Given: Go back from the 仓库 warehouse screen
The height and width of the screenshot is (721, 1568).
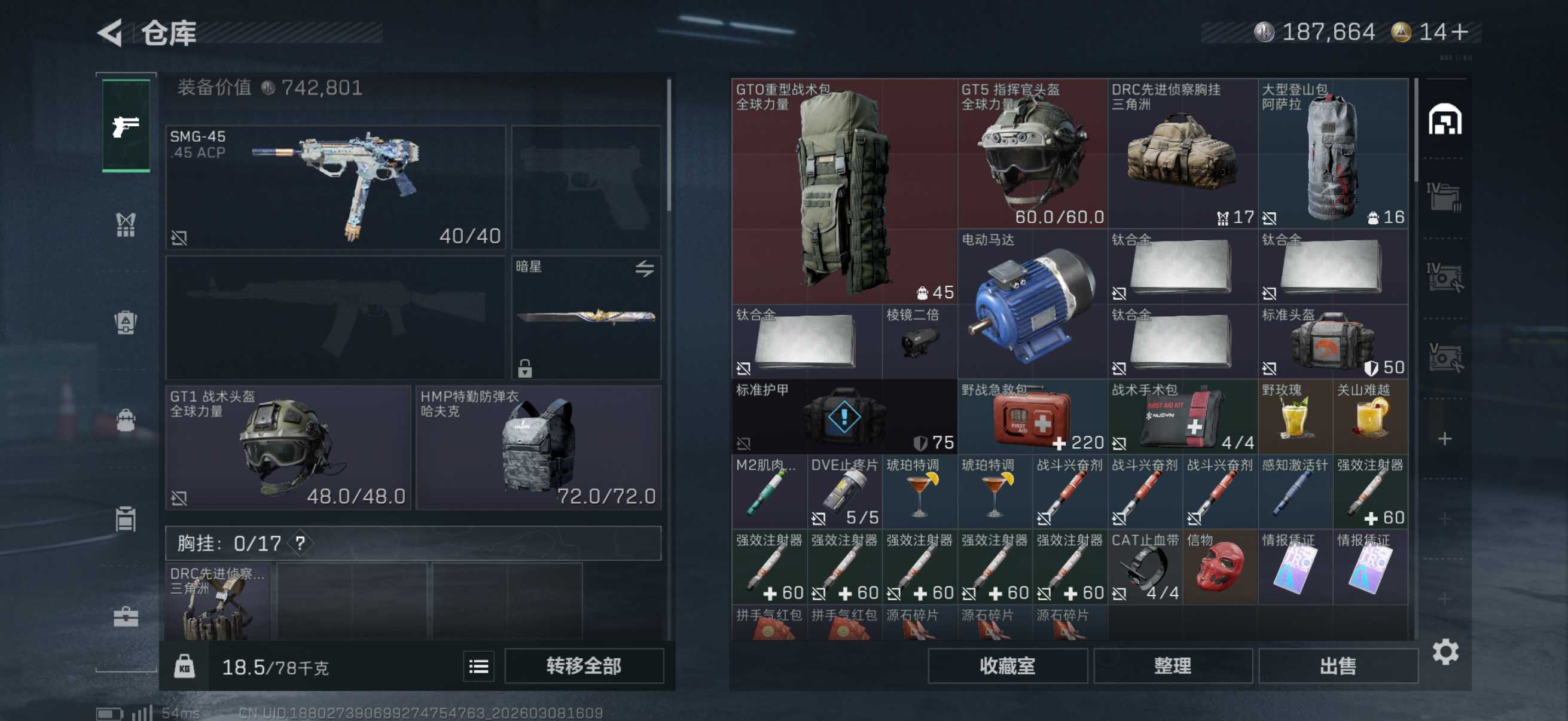Looking at the screenshot, I should (111, 33).
